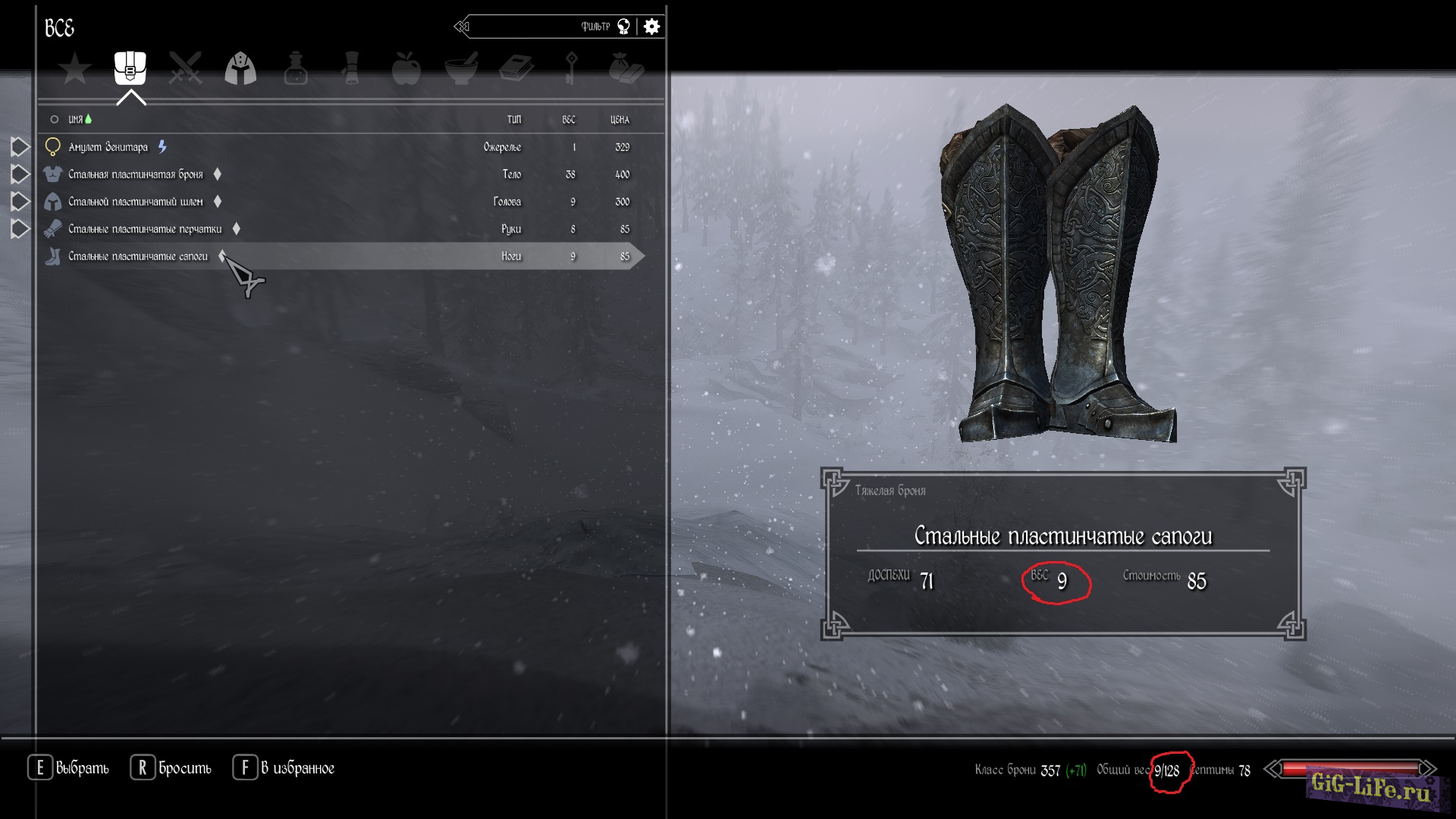Image resolution: width=1456 pixels, height=819 pixels.
Task: Show the food apple category
Action: (406, 68)
